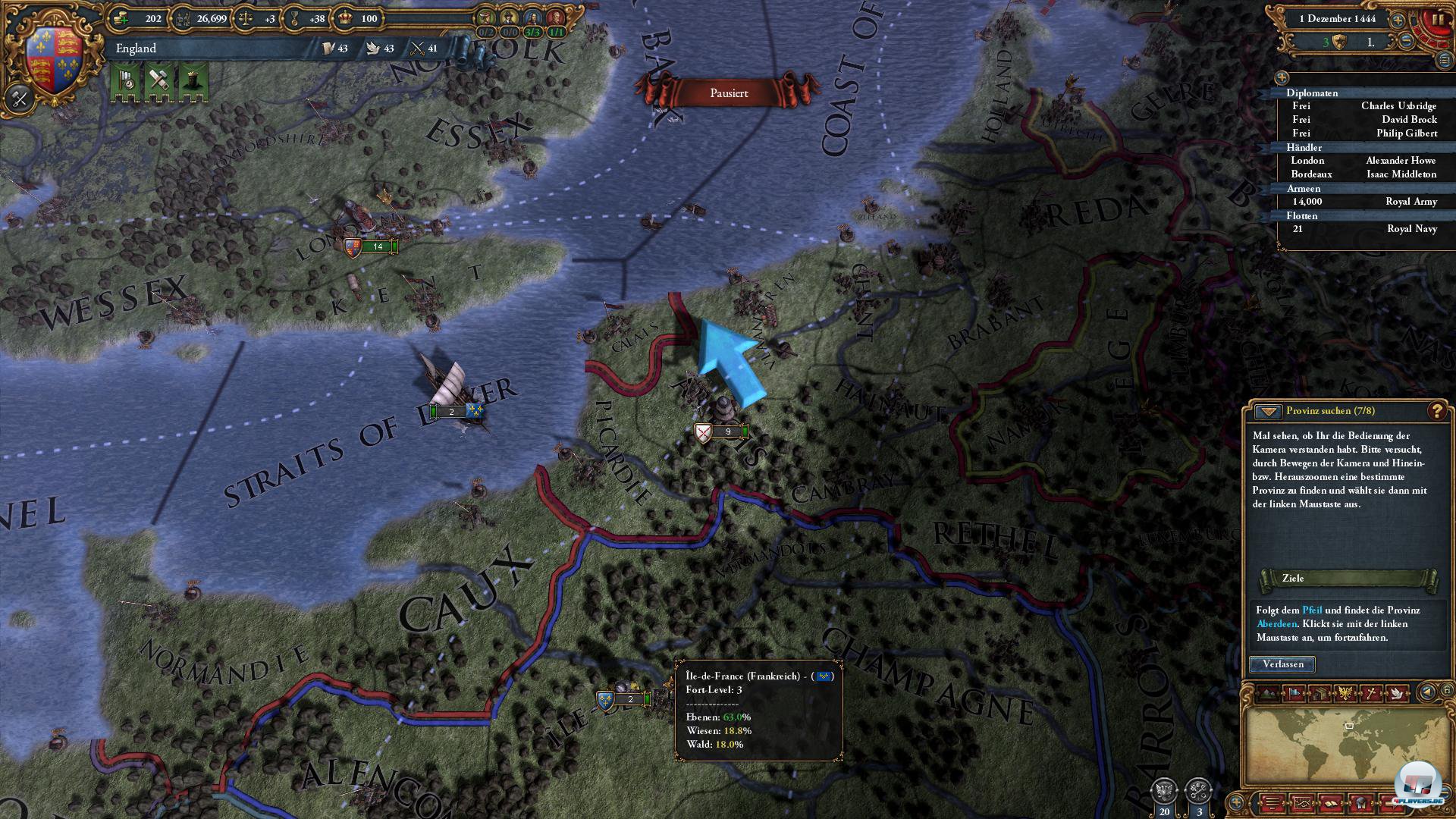The height and width of the screenshot is (819, 1456).
Task: Switch to the diplomatic dove map mode
Action: coord(1396,692)
